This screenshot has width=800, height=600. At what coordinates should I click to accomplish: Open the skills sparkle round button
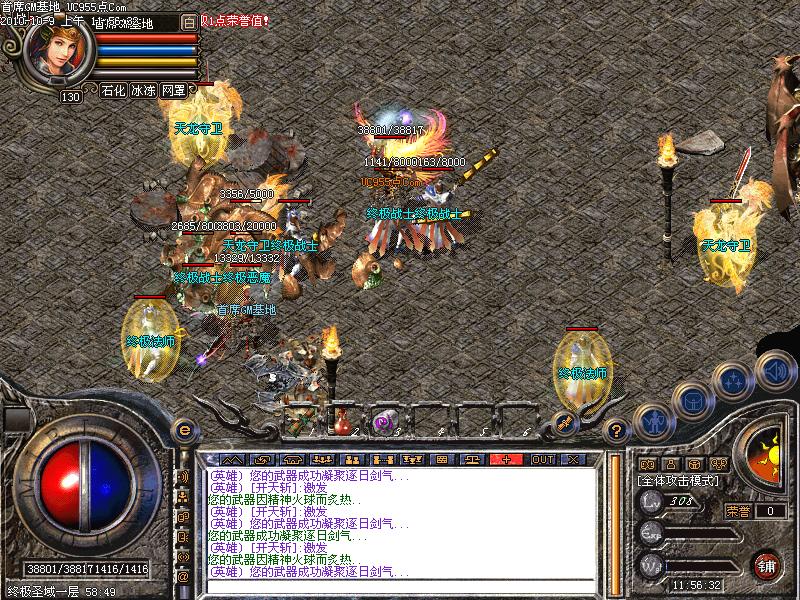pos(735,381)
